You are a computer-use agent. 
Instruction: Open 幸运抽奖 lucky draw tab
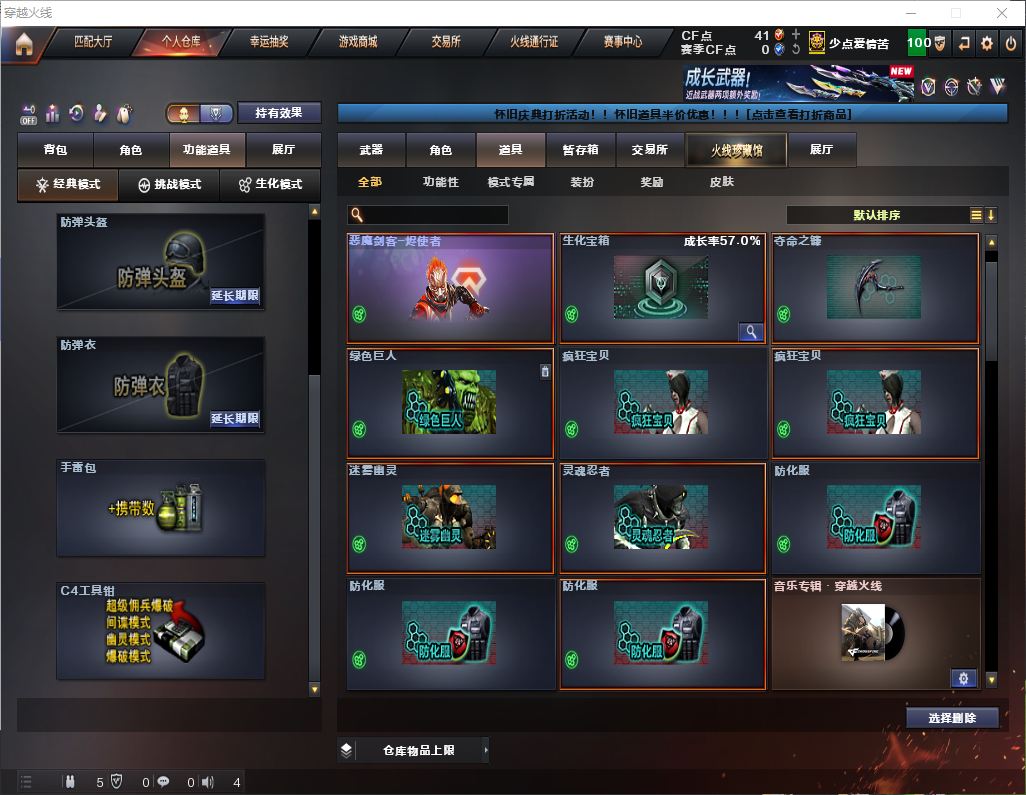pos(269,43)
